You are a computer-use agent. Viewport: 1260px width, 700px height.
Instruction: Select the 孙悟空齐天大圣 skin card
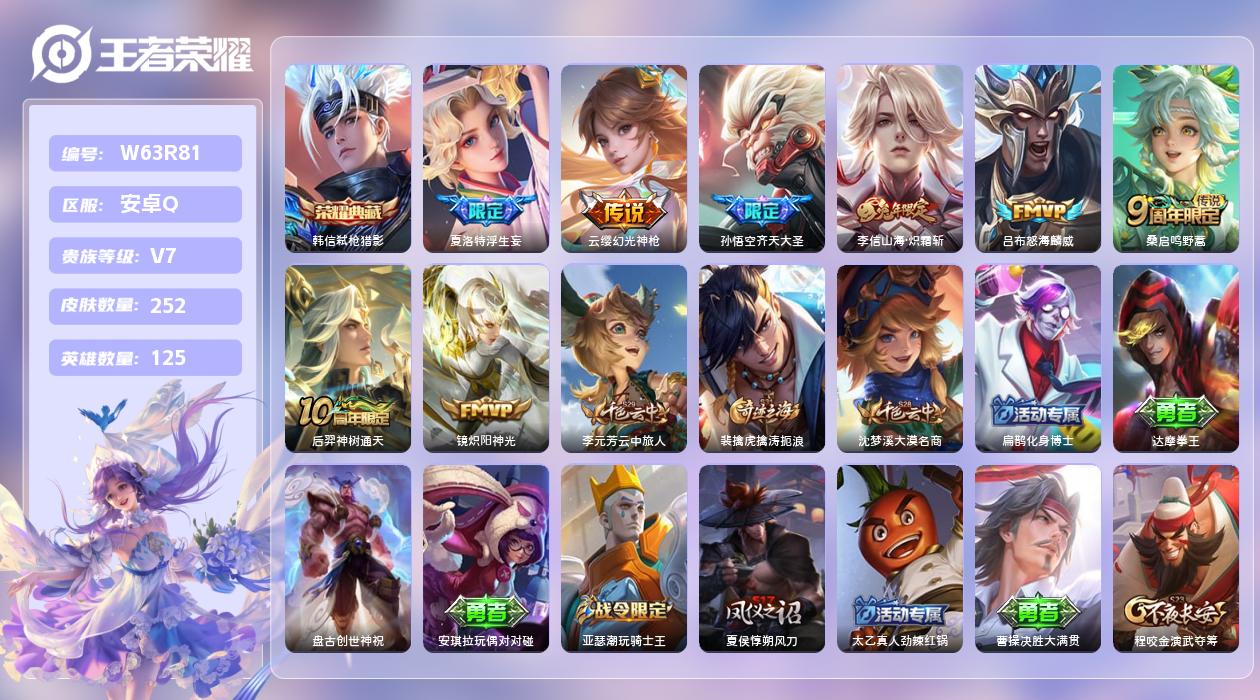(x=762, y=158)
